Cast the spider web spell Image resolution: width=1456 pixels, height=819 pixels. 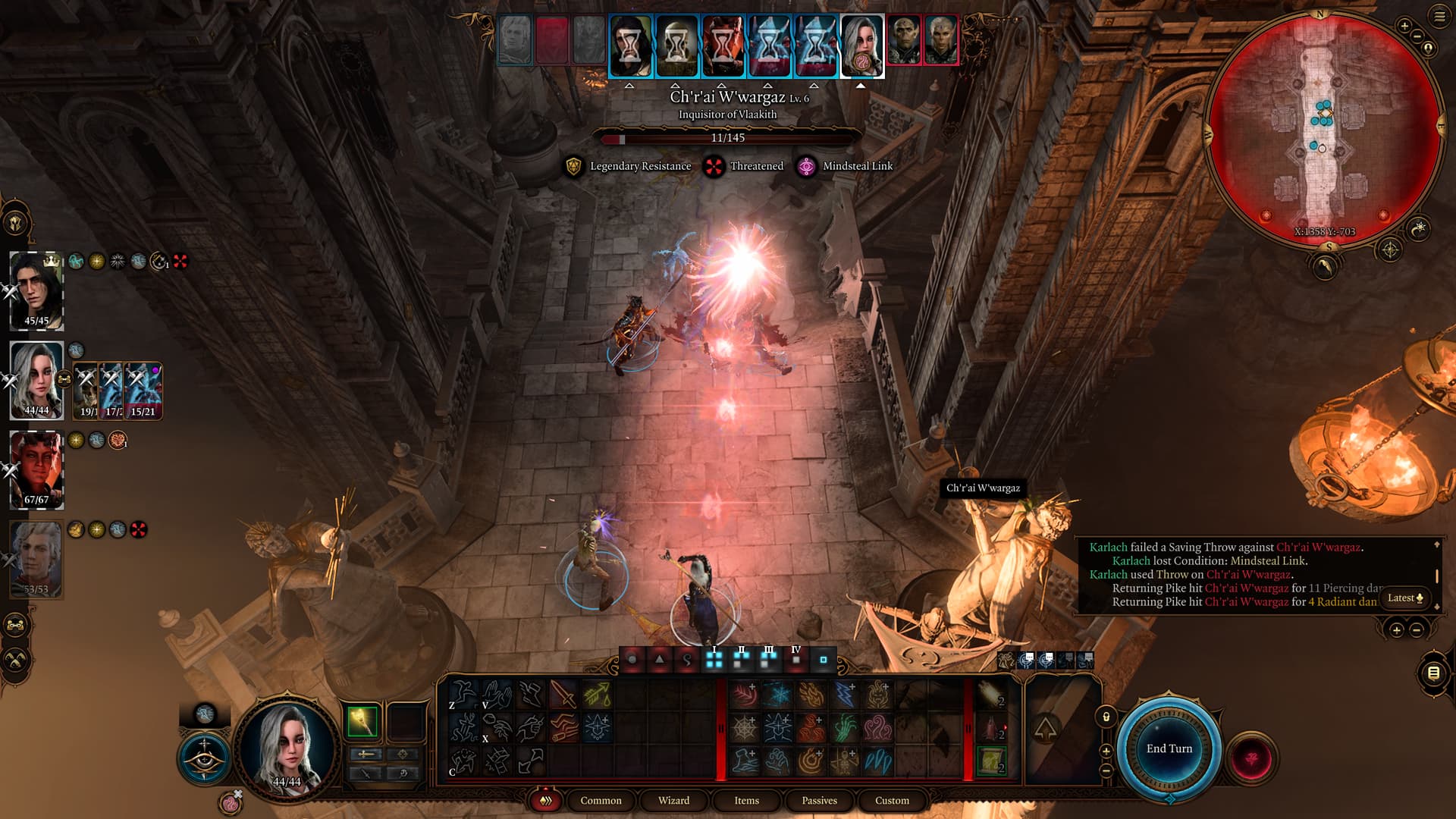(x=744, y=728)
